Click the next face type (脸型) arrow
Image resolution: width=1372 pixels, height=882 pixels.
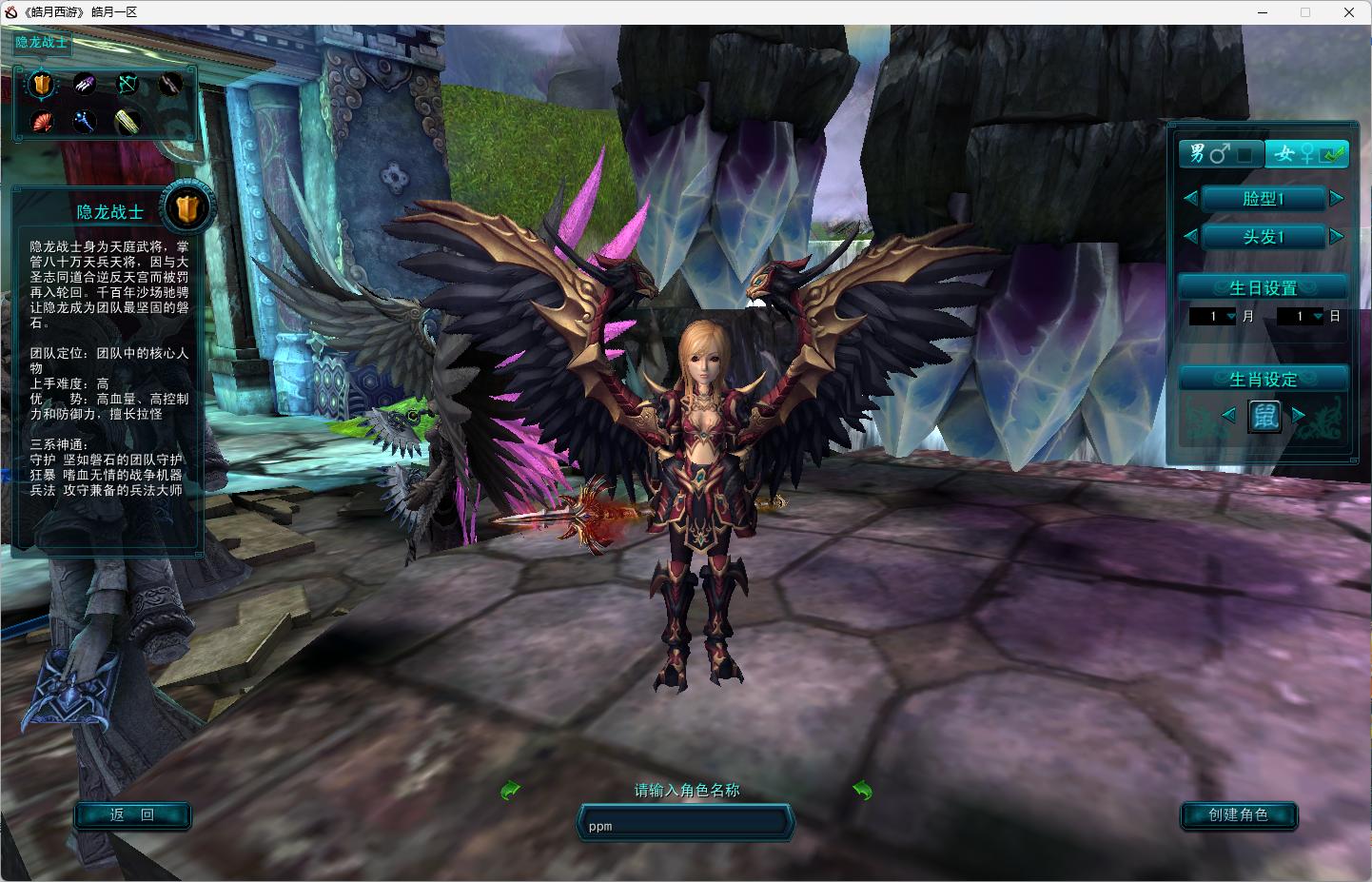[1337, 198]
